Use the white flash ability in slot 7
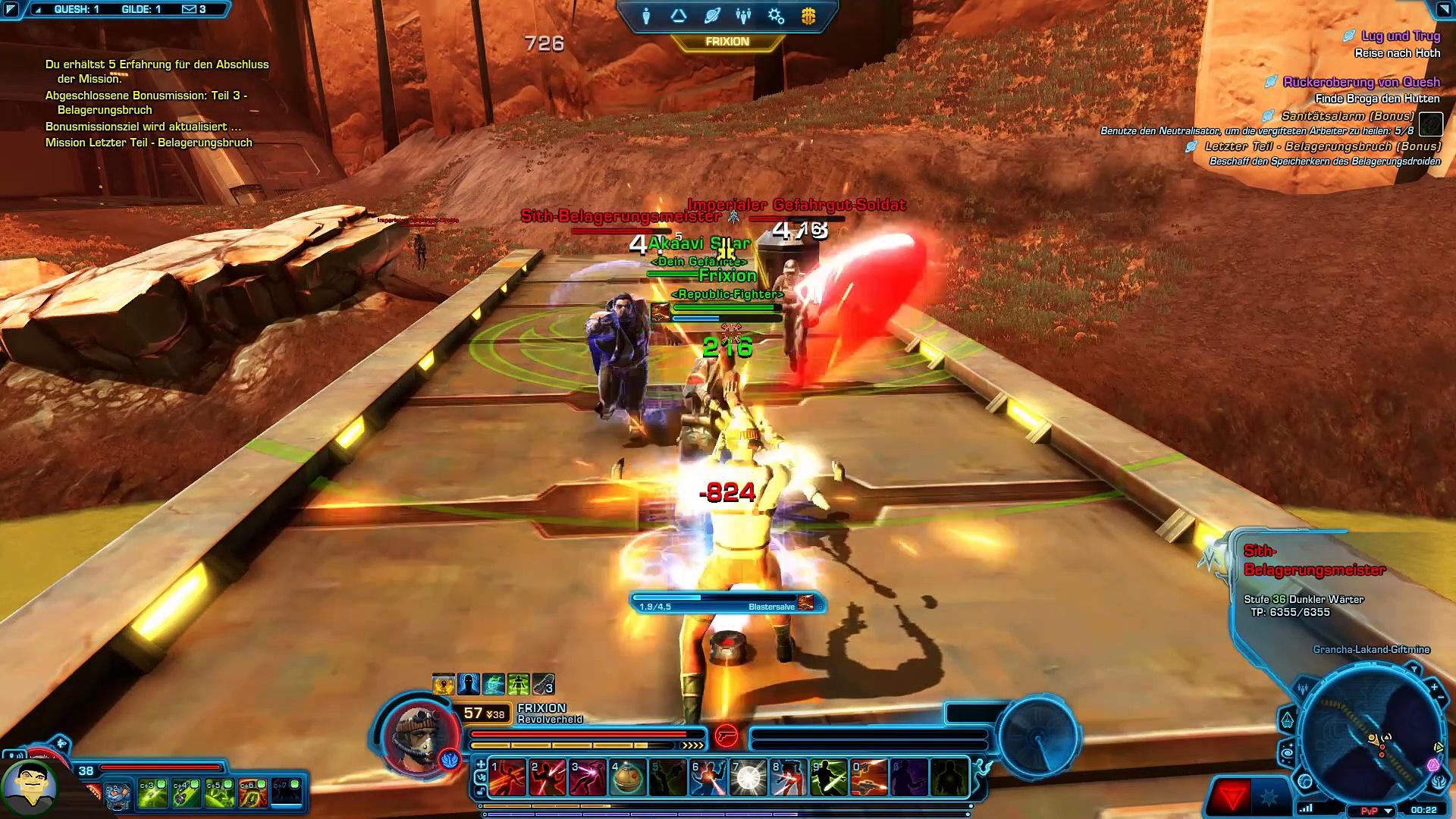This screenshot has width=1456, height=819. [x=748, y=779]
